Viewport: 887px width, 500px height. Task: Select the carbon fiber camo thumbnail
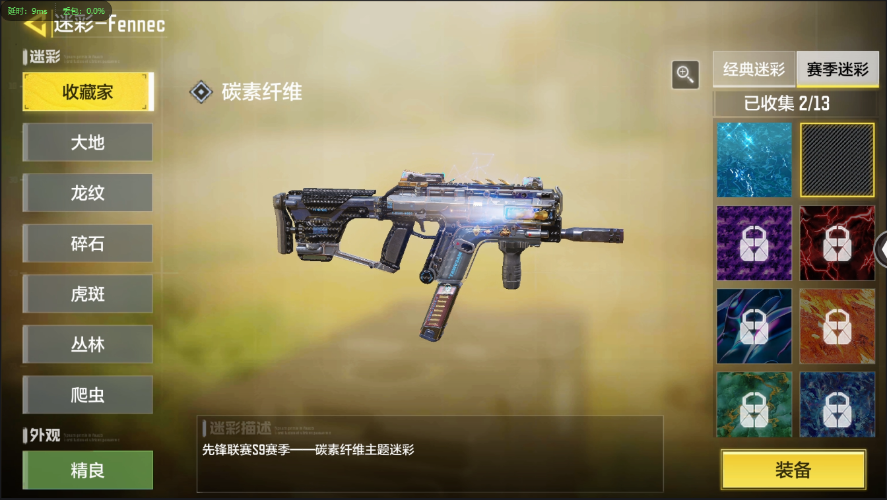pos(837,160)
